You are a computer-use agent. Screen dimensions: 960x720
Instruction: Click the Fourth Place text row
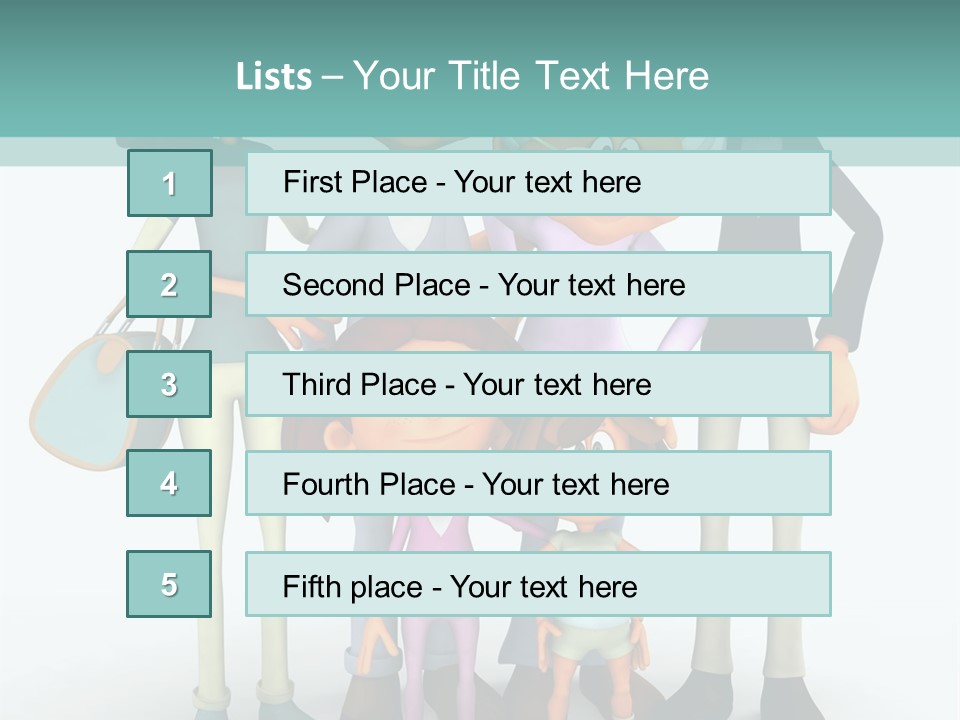538,484
